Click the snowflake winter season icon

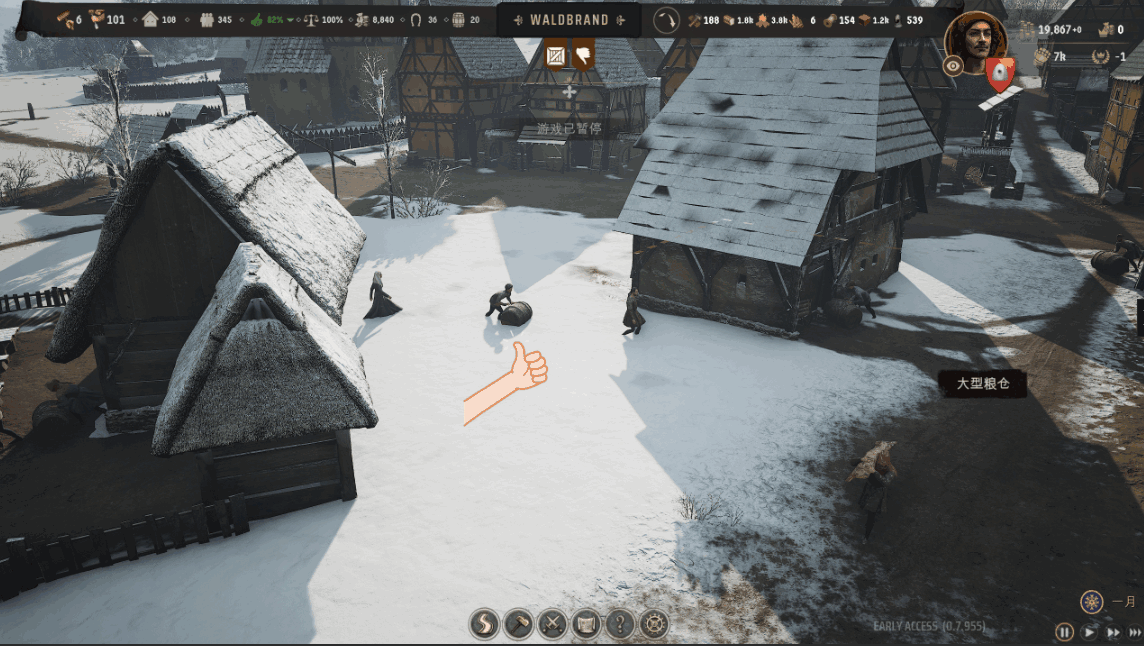[1092, 602]
